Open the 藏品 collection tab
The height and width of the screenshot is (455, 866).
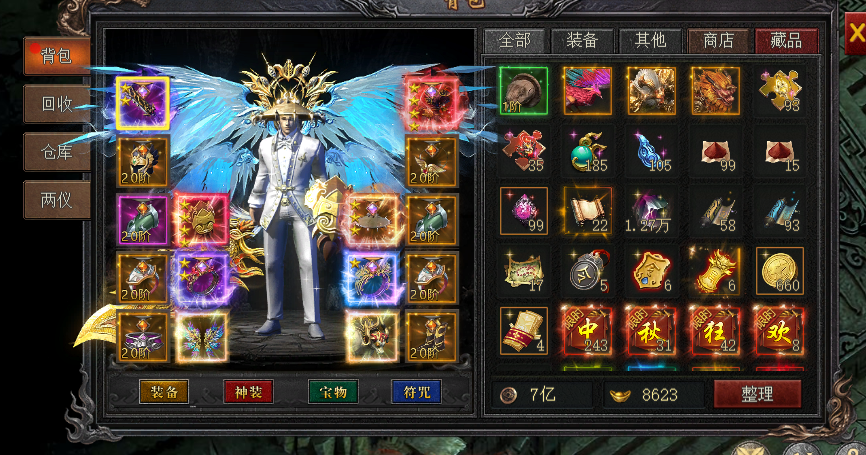786,41
